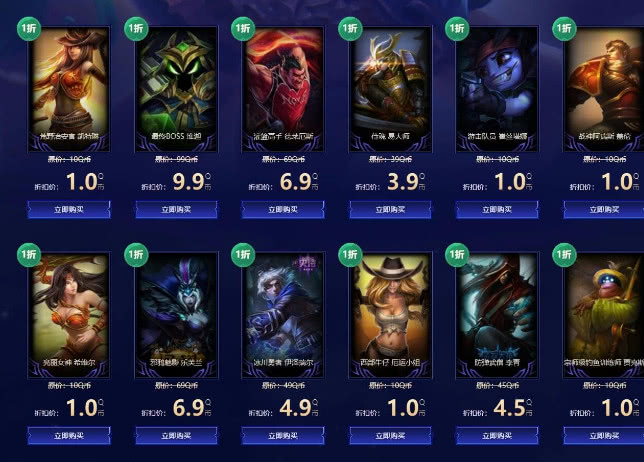Viewport: 644px width, 462px height.
Task: Purchase the Cowgirl Miss Fortune skin
Action: (390, 435)
